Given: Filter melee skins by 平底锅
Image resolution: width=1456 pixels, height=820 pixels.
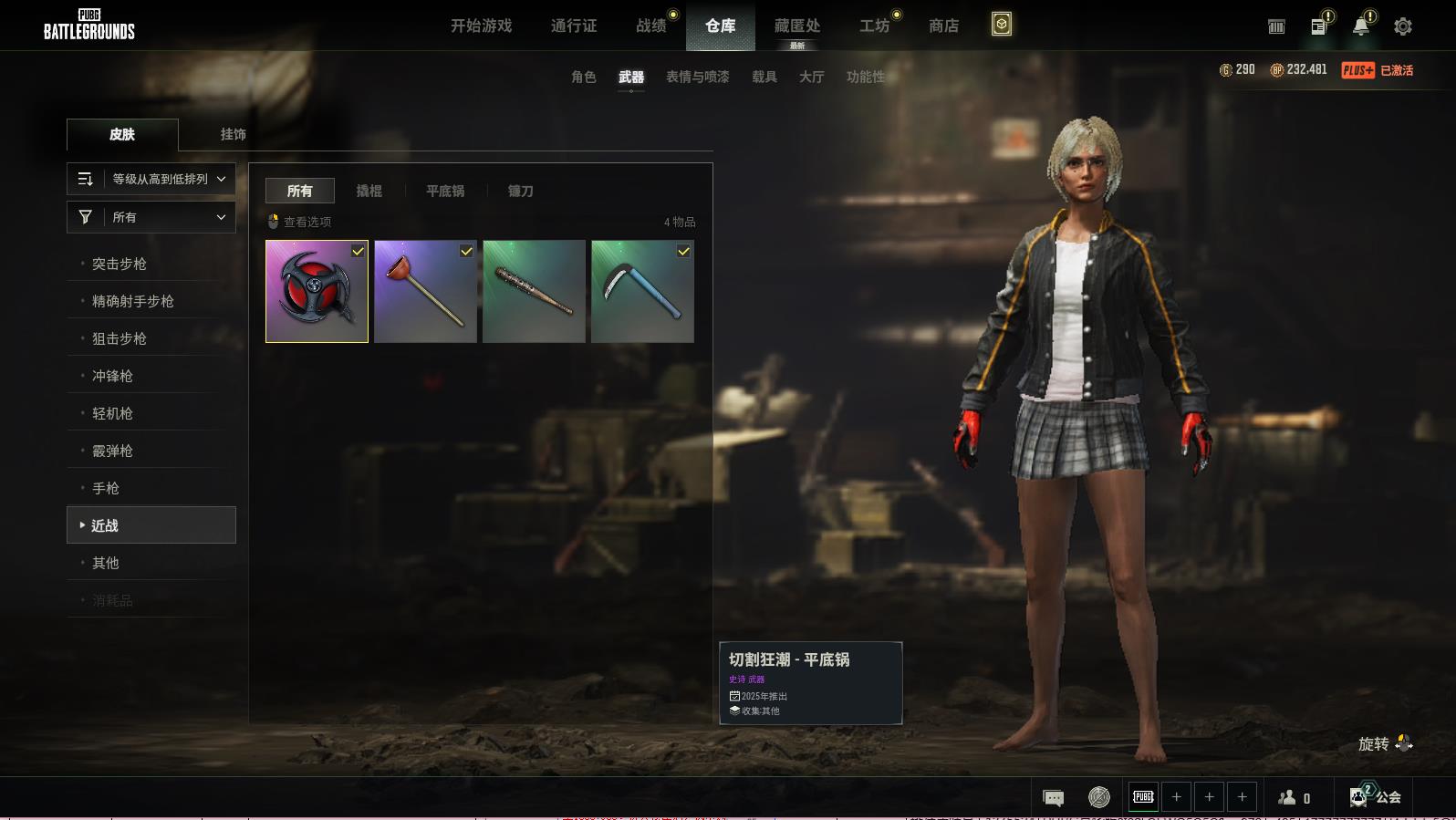Looking at the screenshot, I should coord(445,191).
